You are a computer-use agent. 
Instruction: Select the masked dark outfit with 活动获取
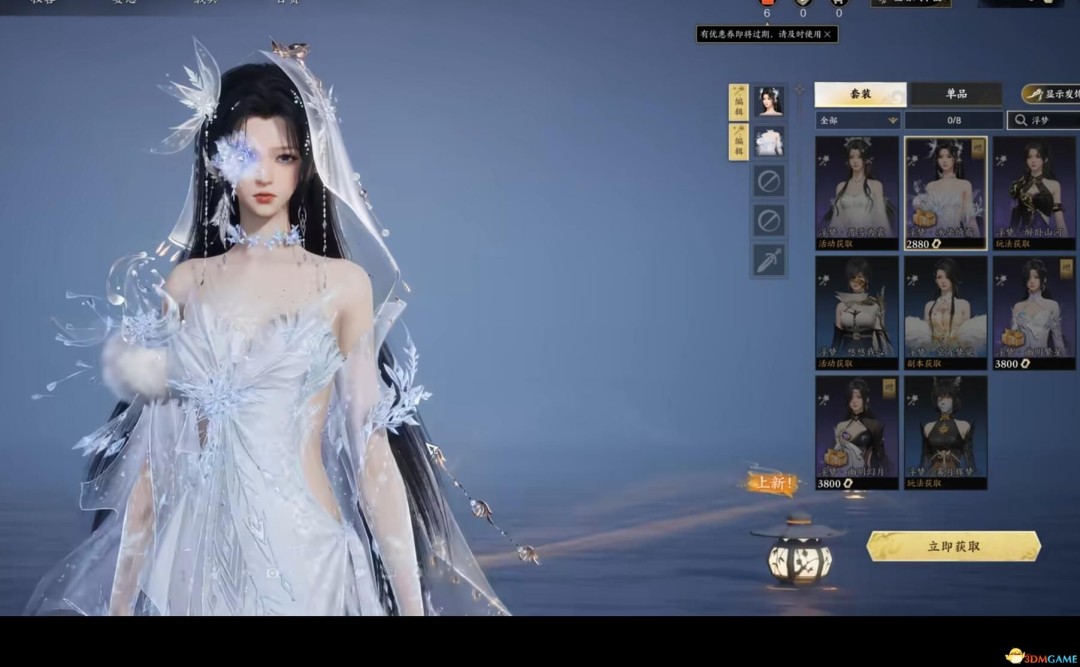coord(856,312)
